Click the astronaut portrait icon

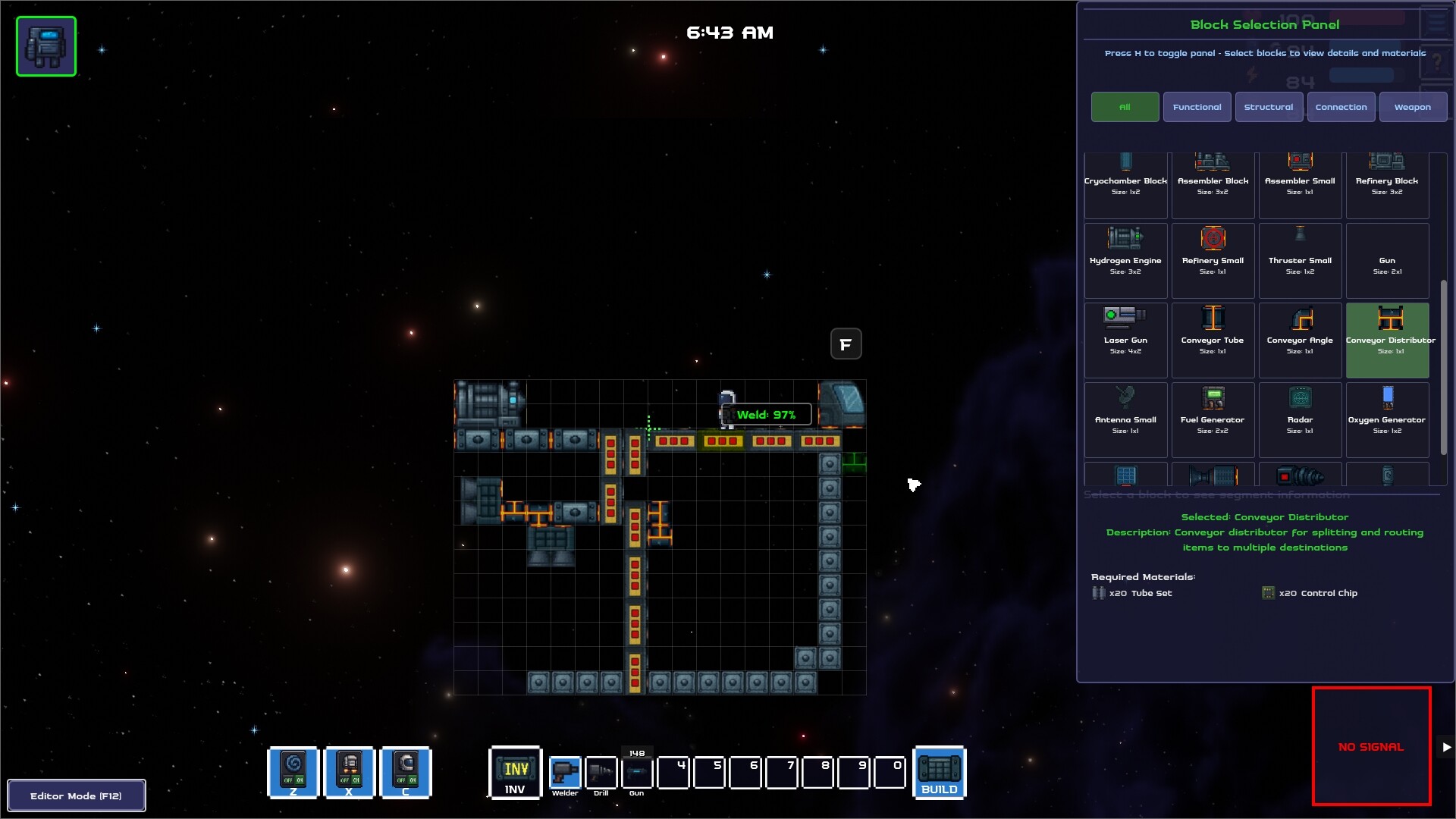pyautogui.click(x=46, y=46)
